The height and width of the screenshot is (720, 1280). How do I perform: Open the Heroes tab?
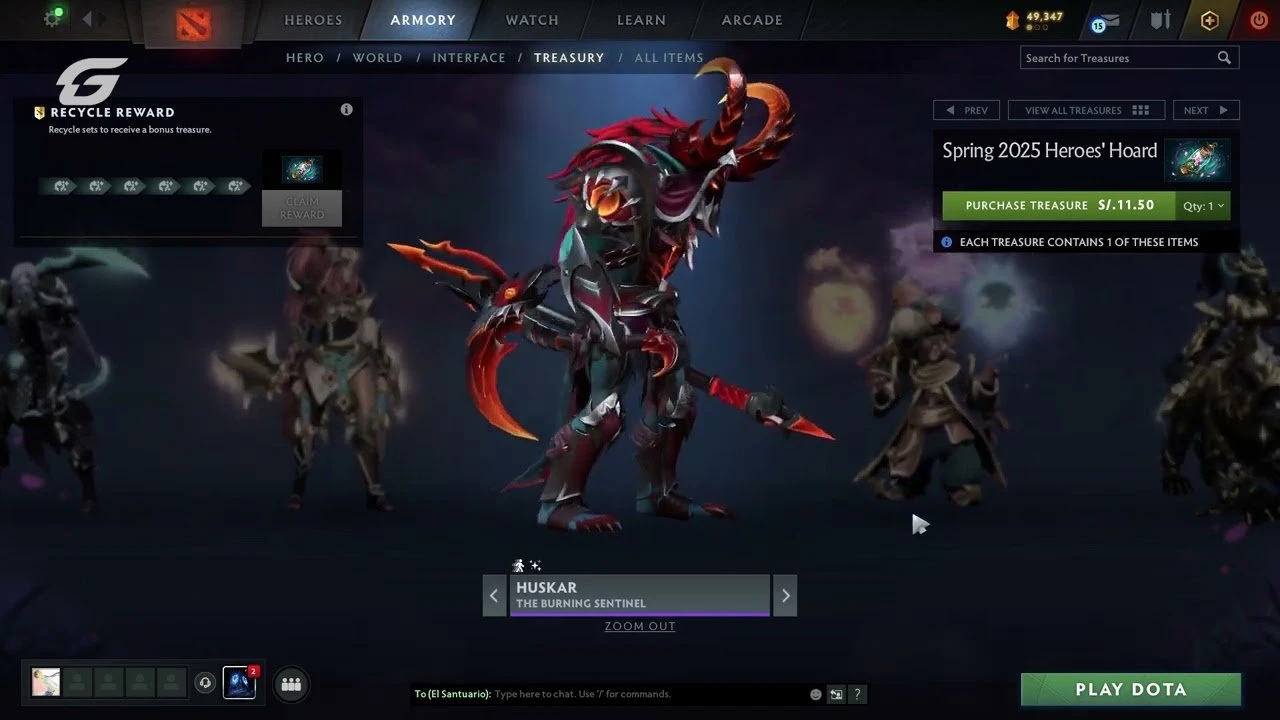(x=313, y=20)
